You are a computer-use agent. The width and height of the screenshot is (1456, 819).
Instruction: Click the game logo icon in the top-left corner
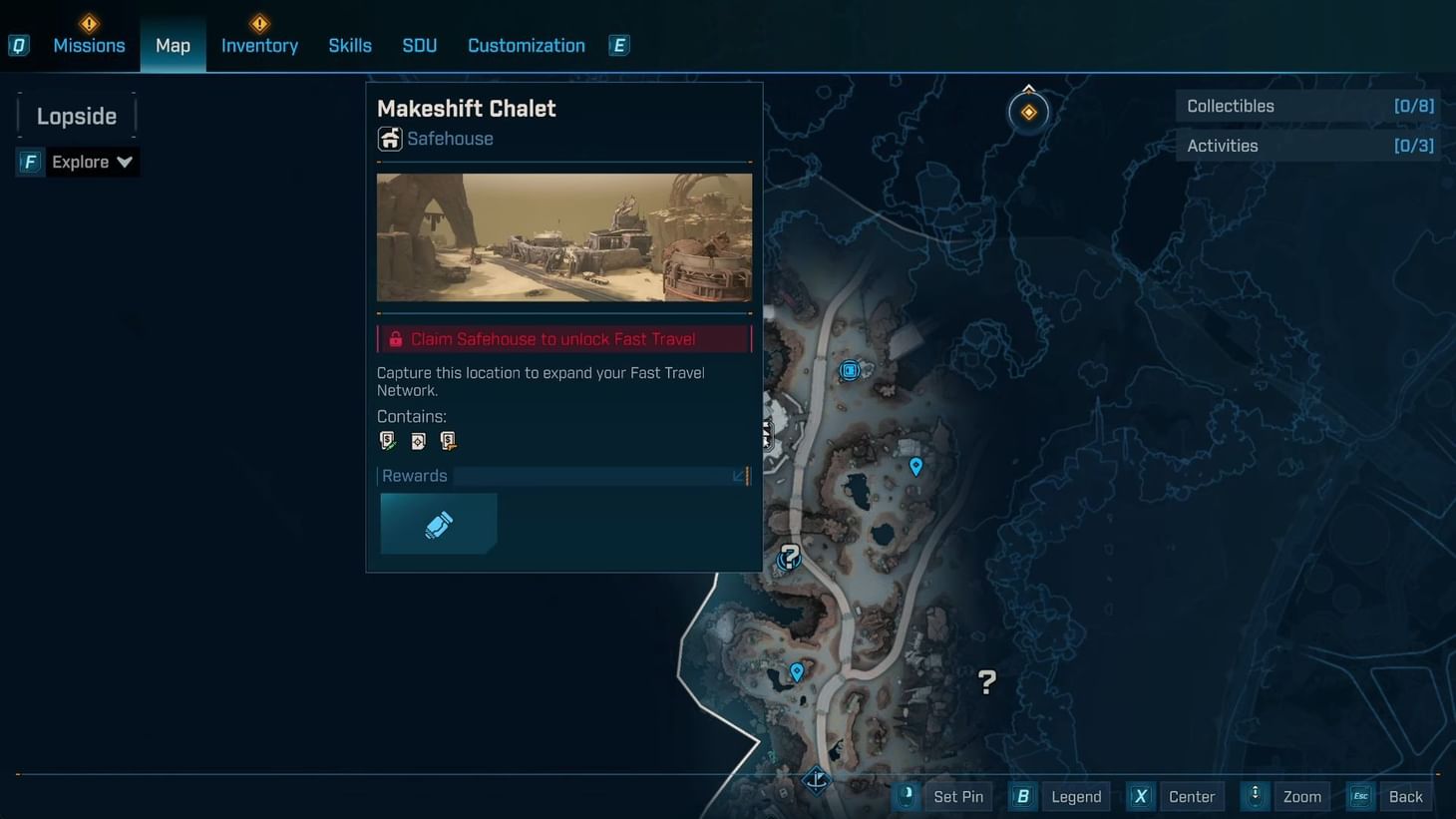(x=18, y=44)
